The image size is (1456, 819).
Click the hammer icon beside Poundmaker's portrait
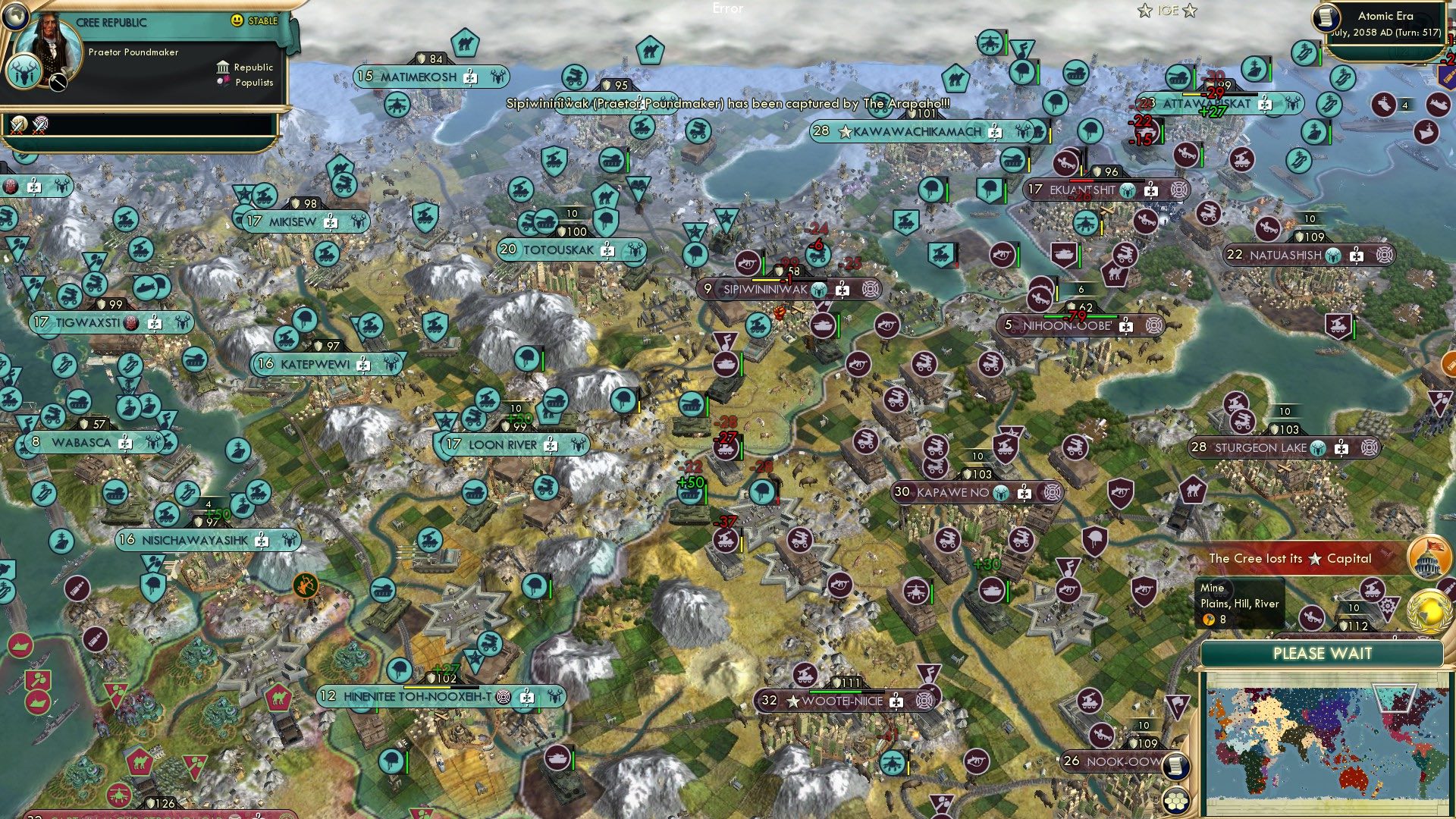[58, 82]
